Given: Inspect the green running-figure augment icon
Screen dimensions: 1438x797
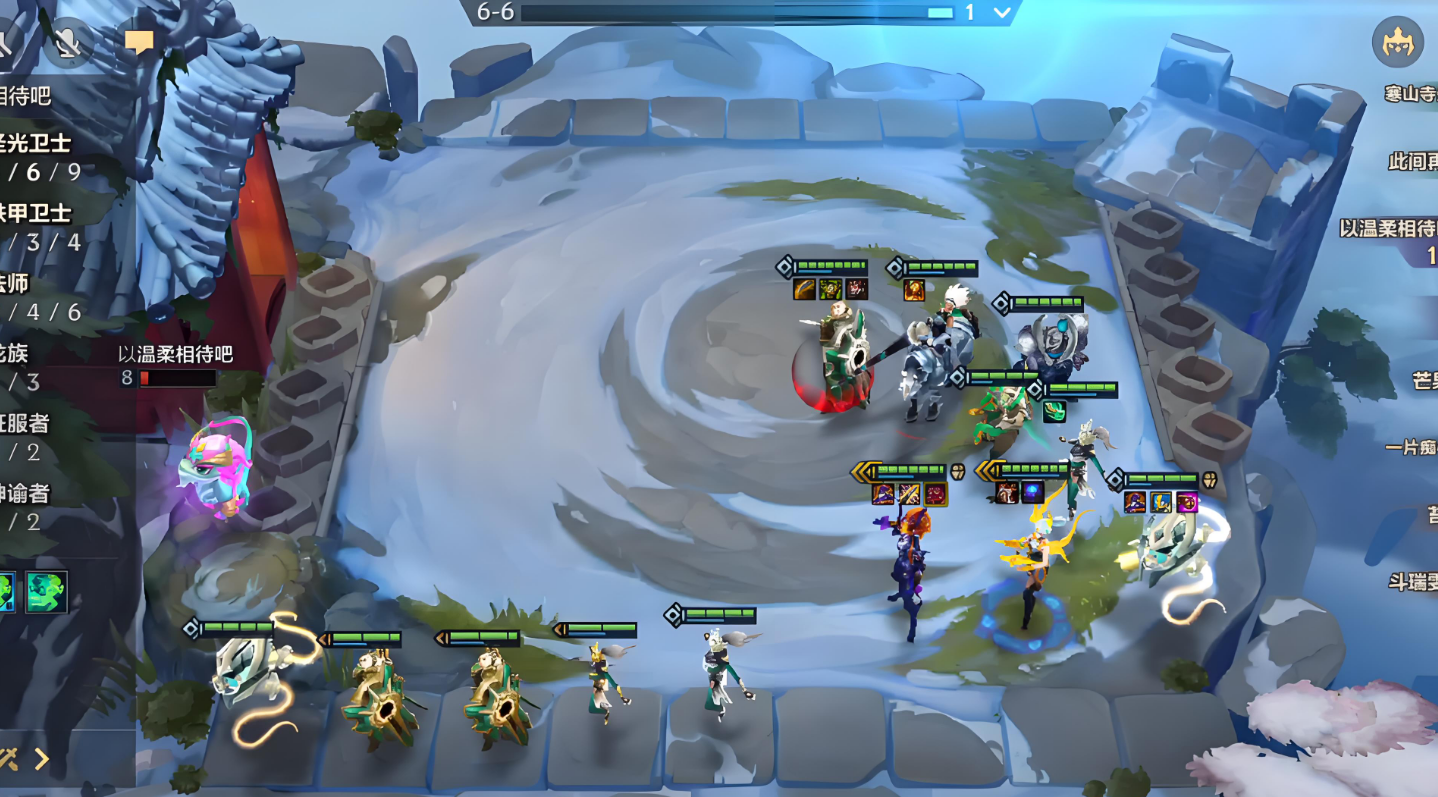Looking at the screenshot, I should (x=46, y=591).
